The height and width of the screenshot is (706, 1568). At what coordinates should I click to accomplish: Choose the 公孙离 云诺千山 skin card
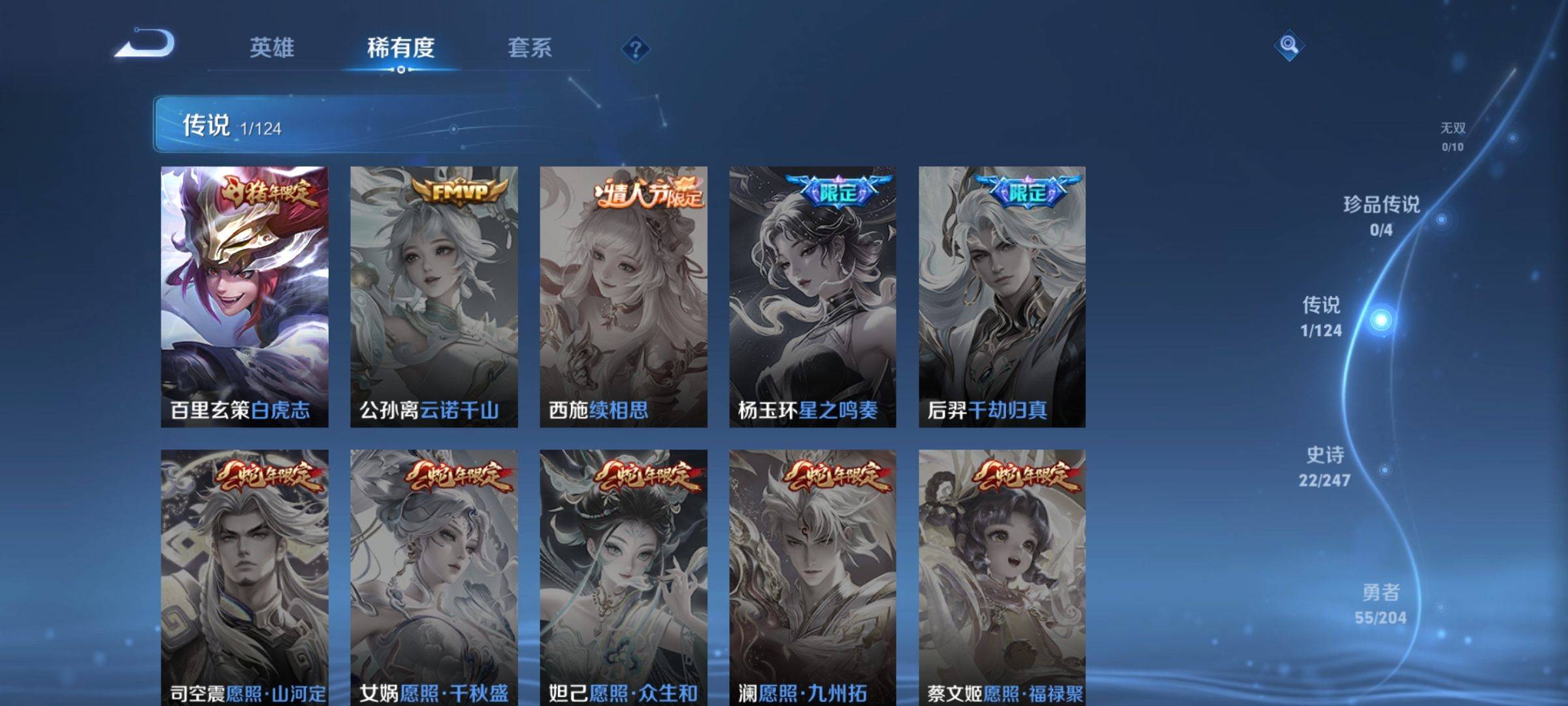click(x=434, y=297)
